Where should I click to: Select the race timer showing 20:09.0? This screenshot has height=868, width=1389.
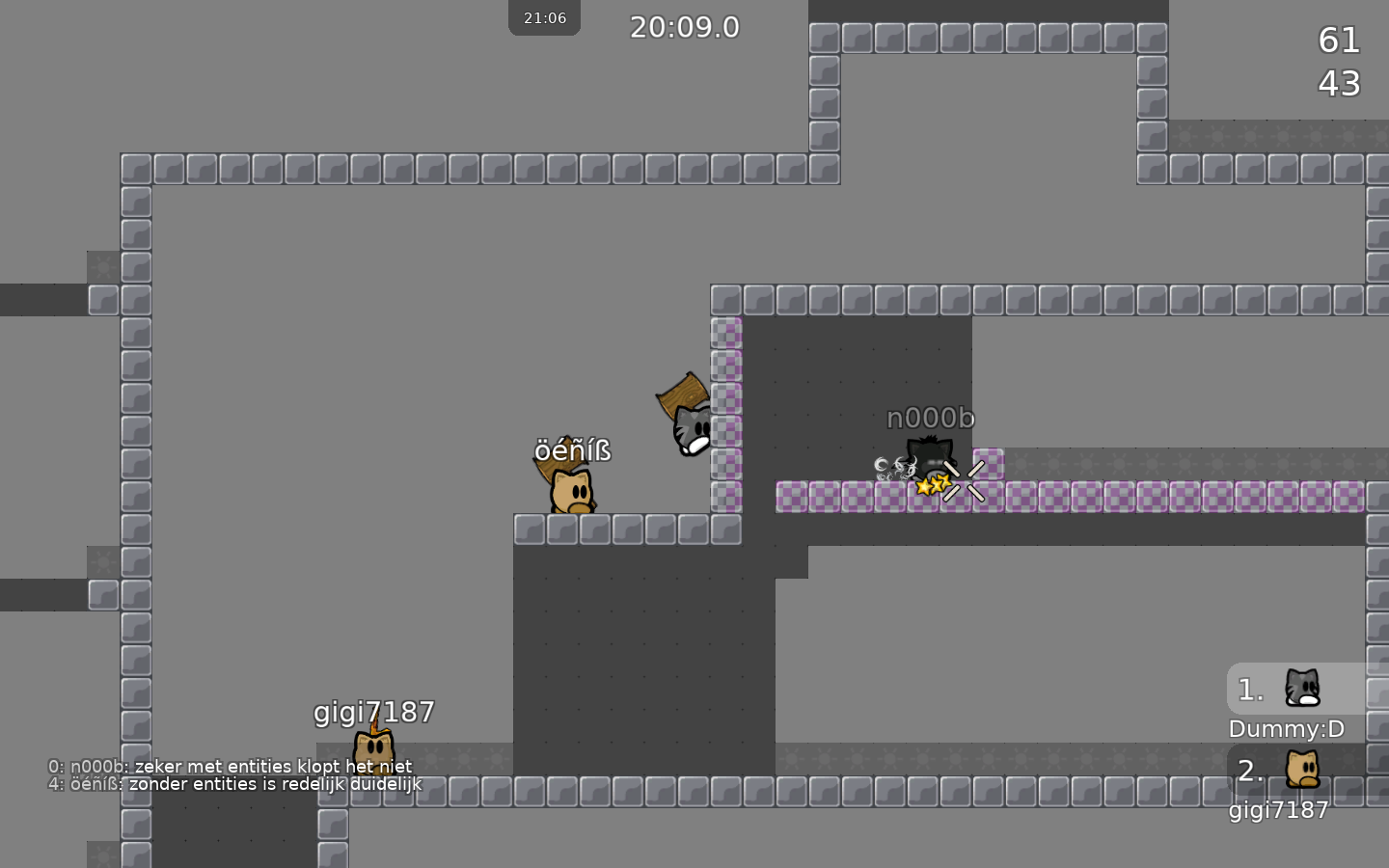coord(685,27)
